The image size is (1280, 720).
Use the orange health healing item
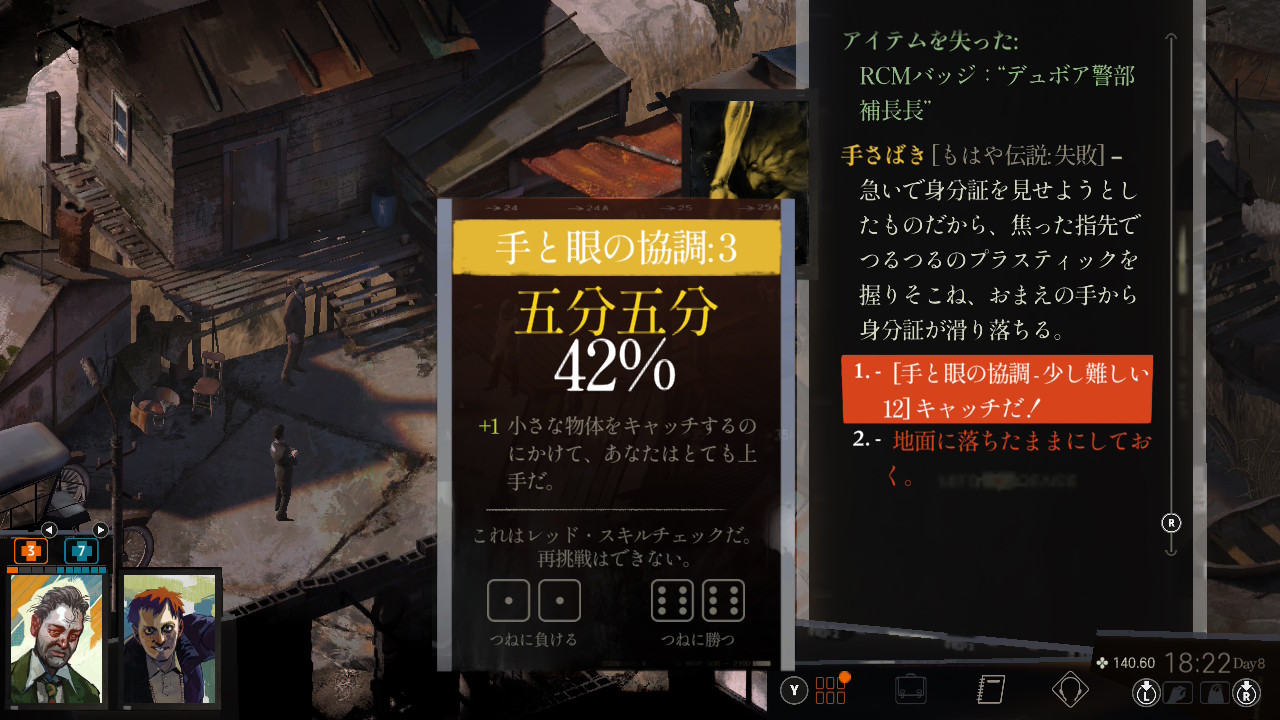point(31,550)
